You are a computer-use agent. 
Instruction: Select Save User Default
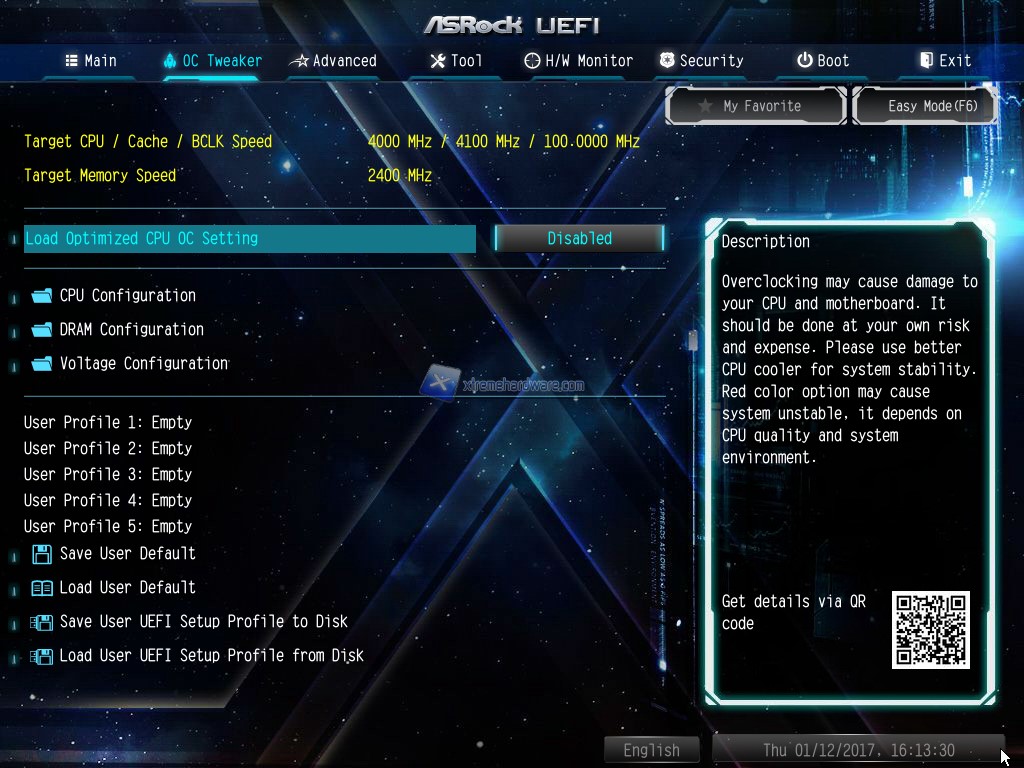click(127, 554)
